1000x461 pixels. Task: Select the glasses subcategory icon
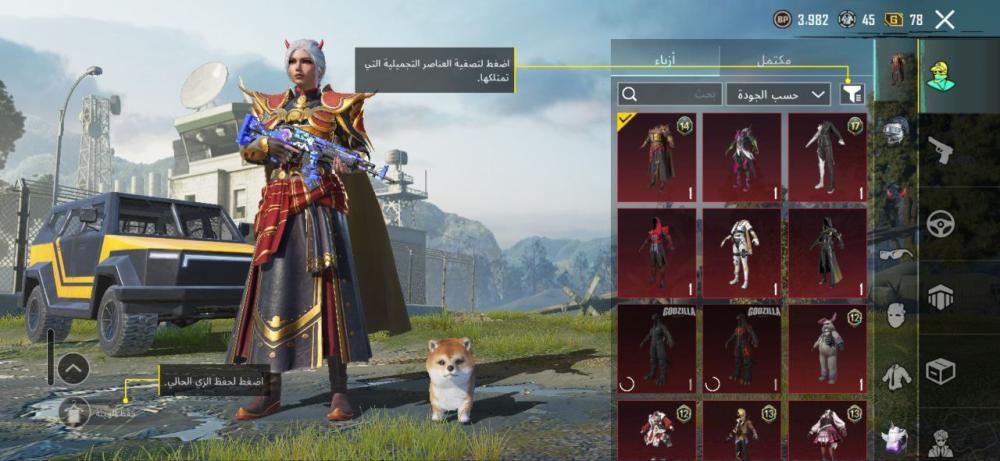click(x=896, y=254)
